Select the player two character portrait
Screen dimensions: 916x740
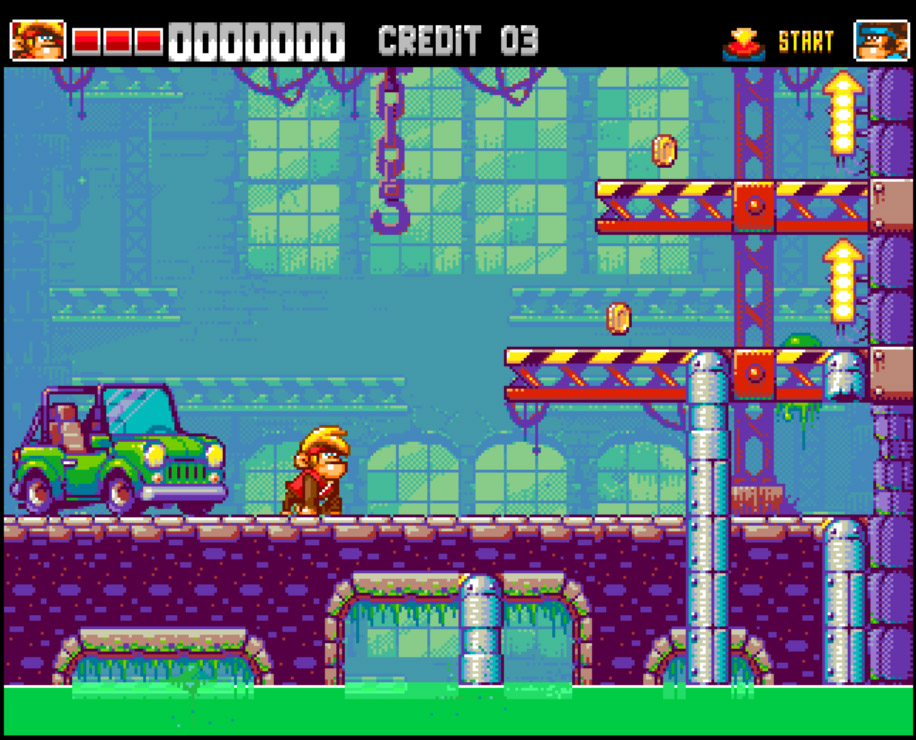pos(881,41)
